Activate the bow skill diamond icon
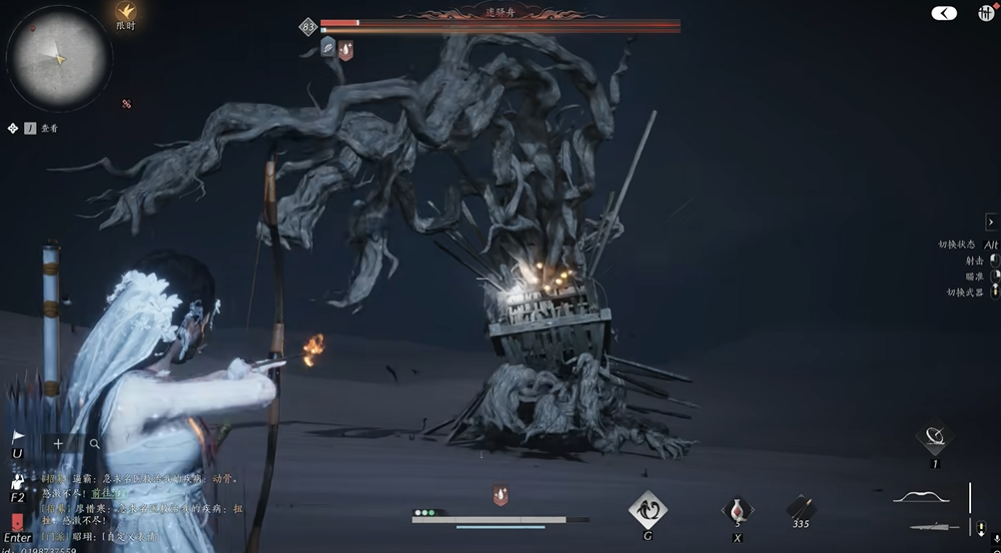Image resolution: width=1001 pixels, height=553 pixels. (x=935, y=436)
